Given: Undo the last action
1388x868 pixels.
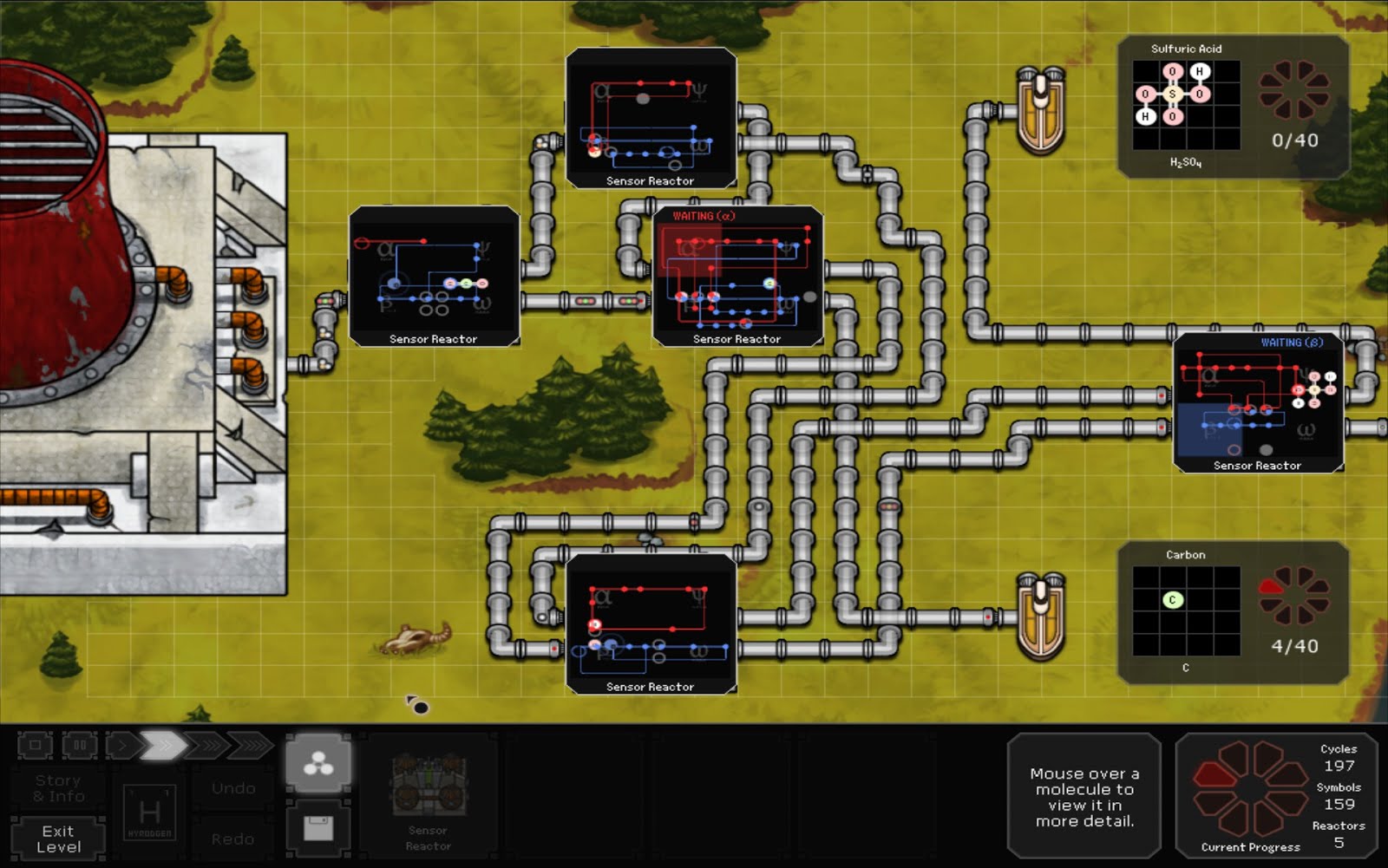Looking at the screenshot, I should coord(233,788).
